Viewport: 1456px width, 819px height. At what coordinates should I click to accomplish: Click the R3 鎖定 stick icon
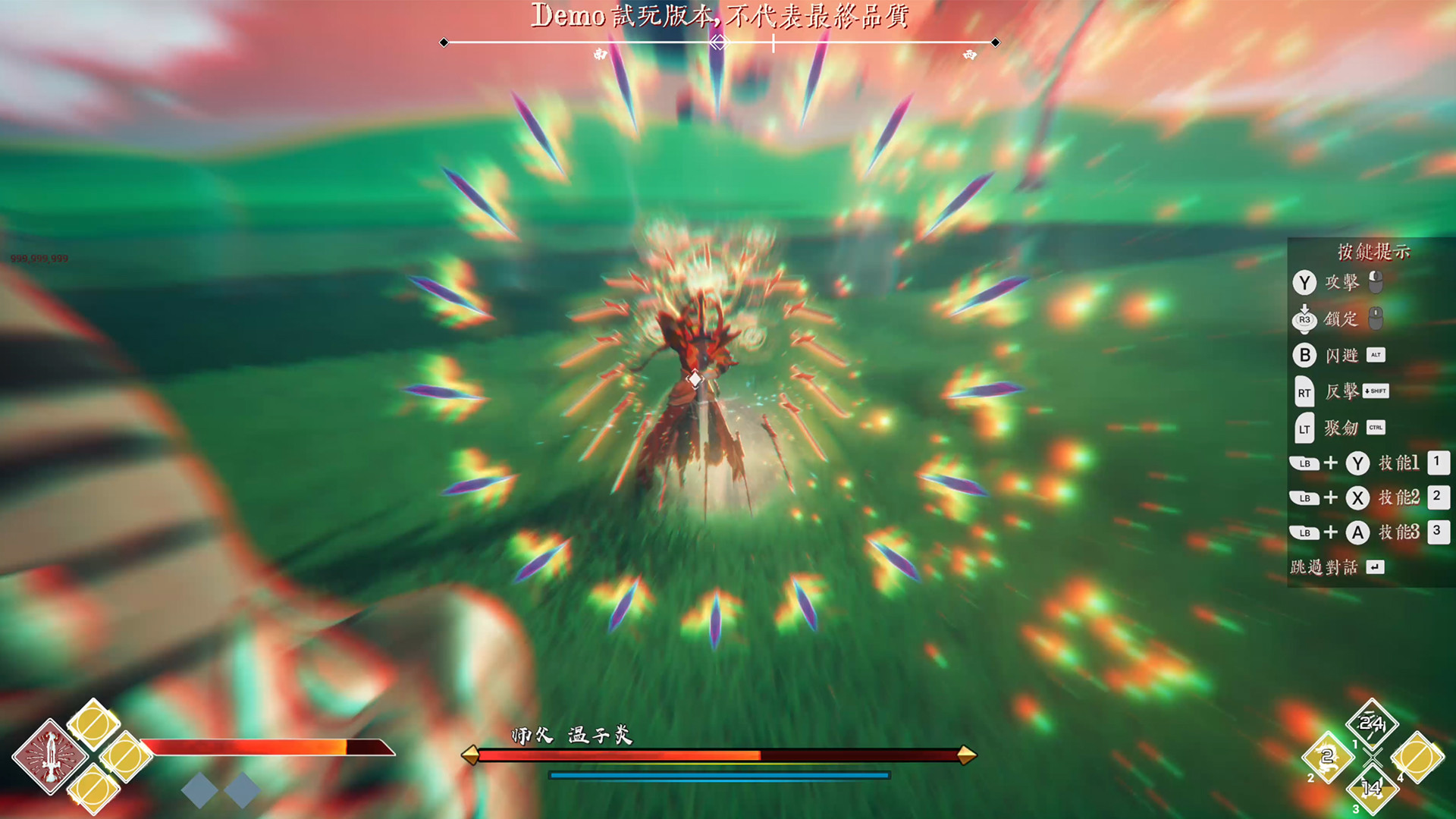pos(1305,318)
